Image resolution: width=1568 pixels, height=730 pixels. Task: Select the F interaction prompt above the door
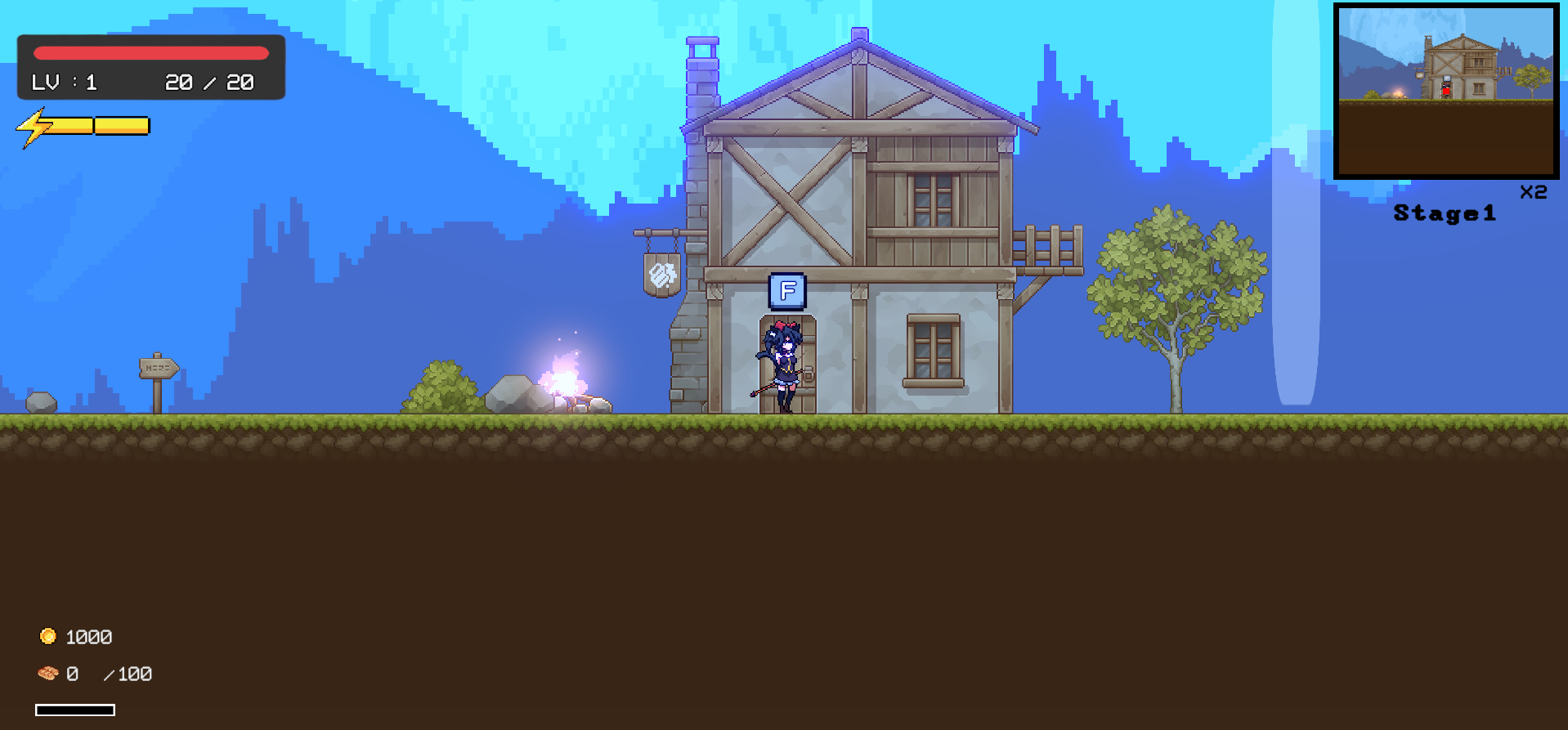point(786,291)
